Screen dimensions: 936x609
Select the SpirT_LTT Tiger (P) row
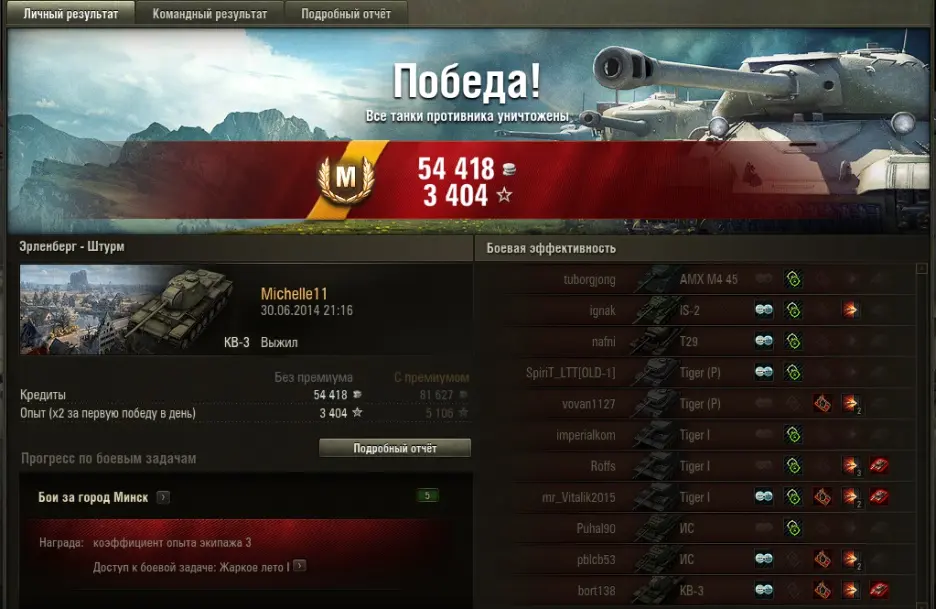pos(700,373)
